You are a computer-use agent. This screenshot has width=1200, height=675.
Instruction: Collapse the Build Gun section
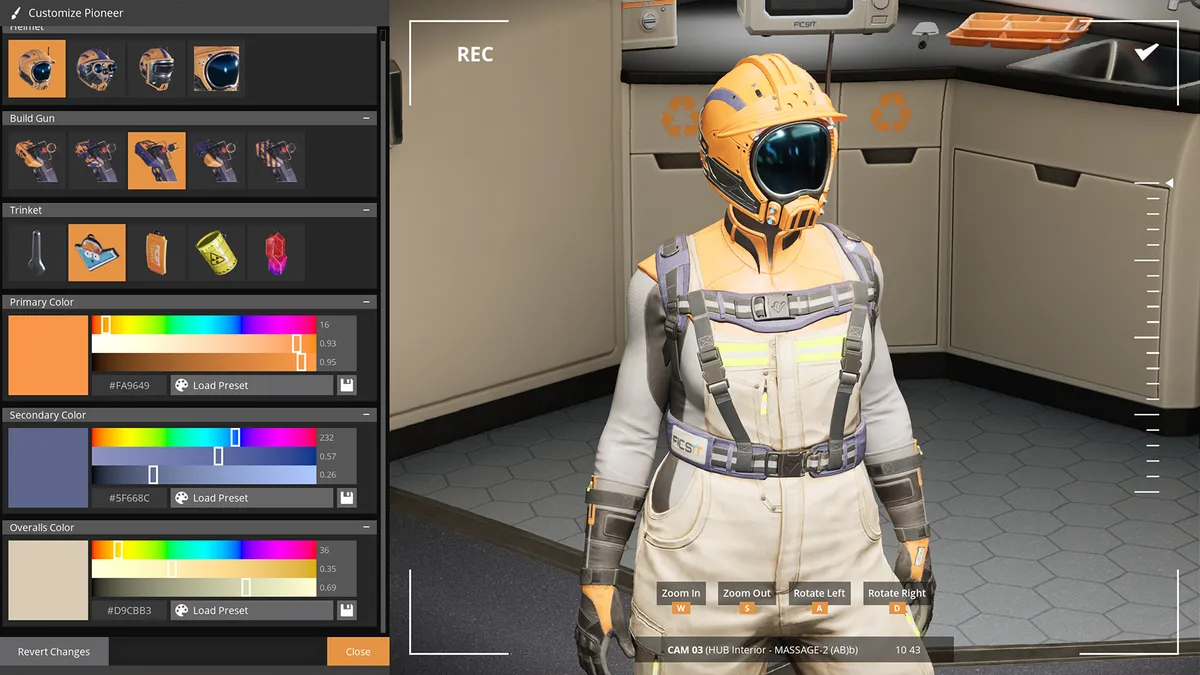tap(366, 118)
